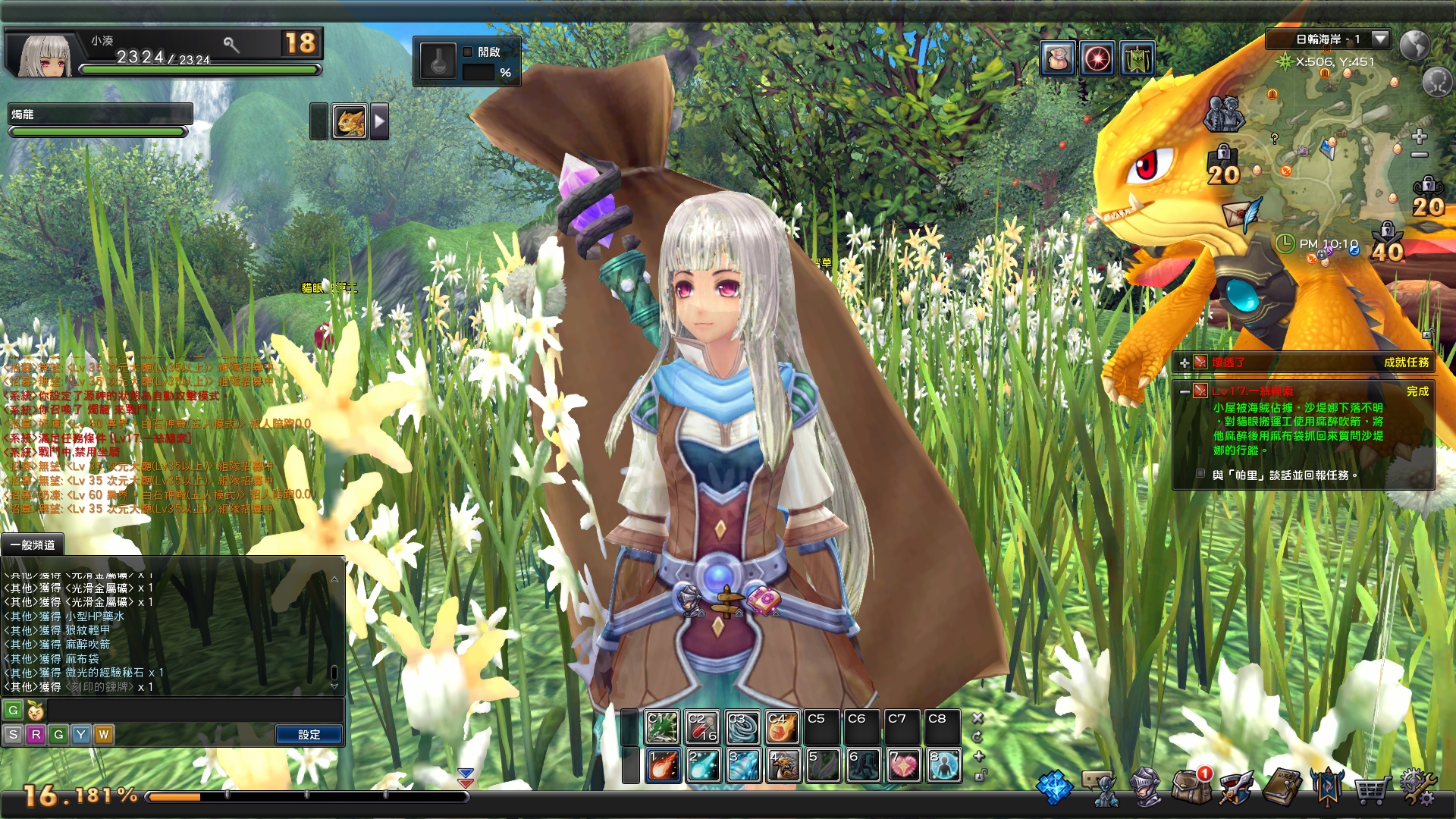
Task: Click the minimap zoom-in plus control
Action: coord(1419,137)
